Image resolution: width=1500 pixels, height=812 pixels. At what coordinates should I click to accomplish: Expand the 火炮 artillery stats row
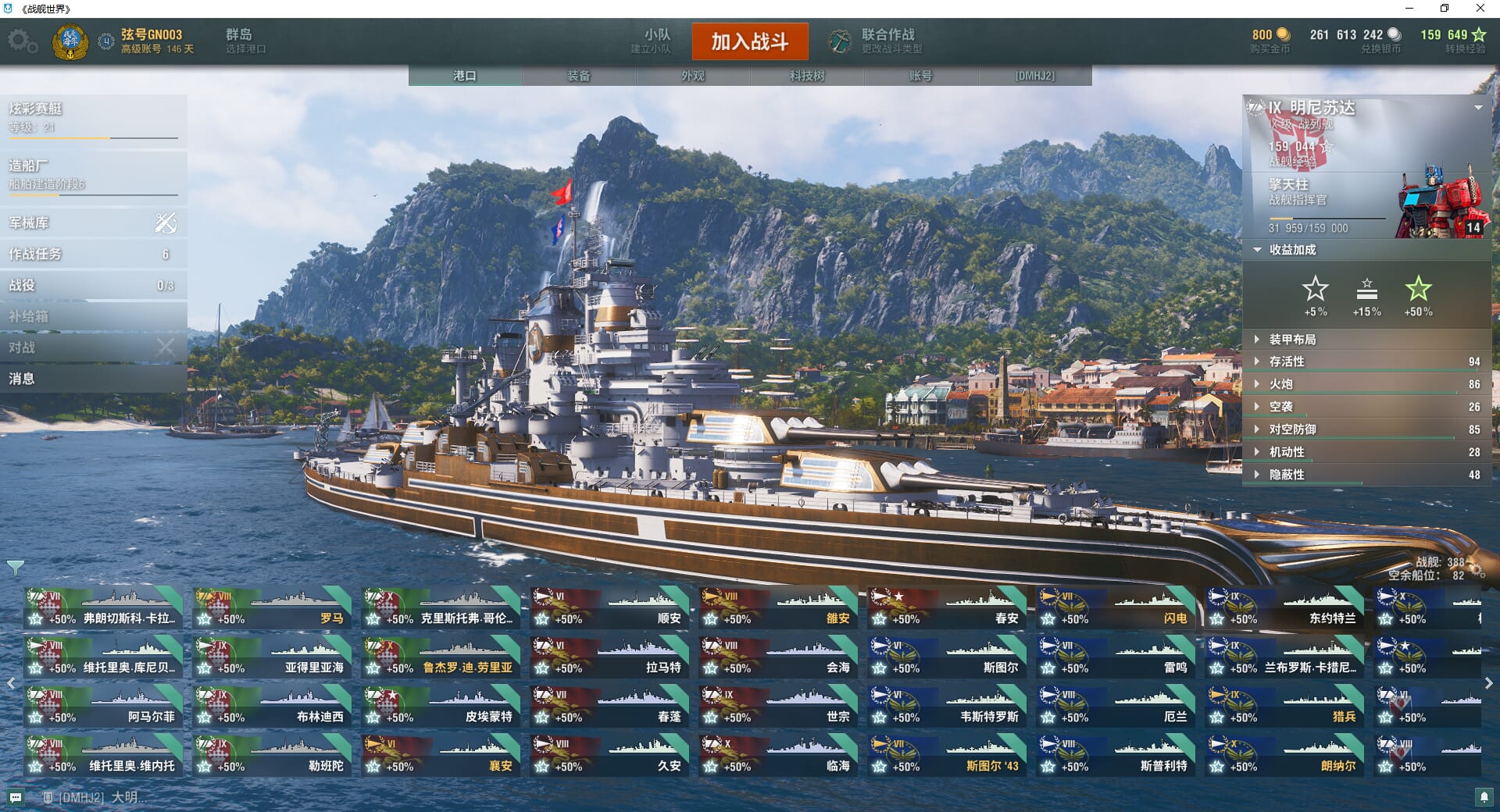coord(1281,384)
